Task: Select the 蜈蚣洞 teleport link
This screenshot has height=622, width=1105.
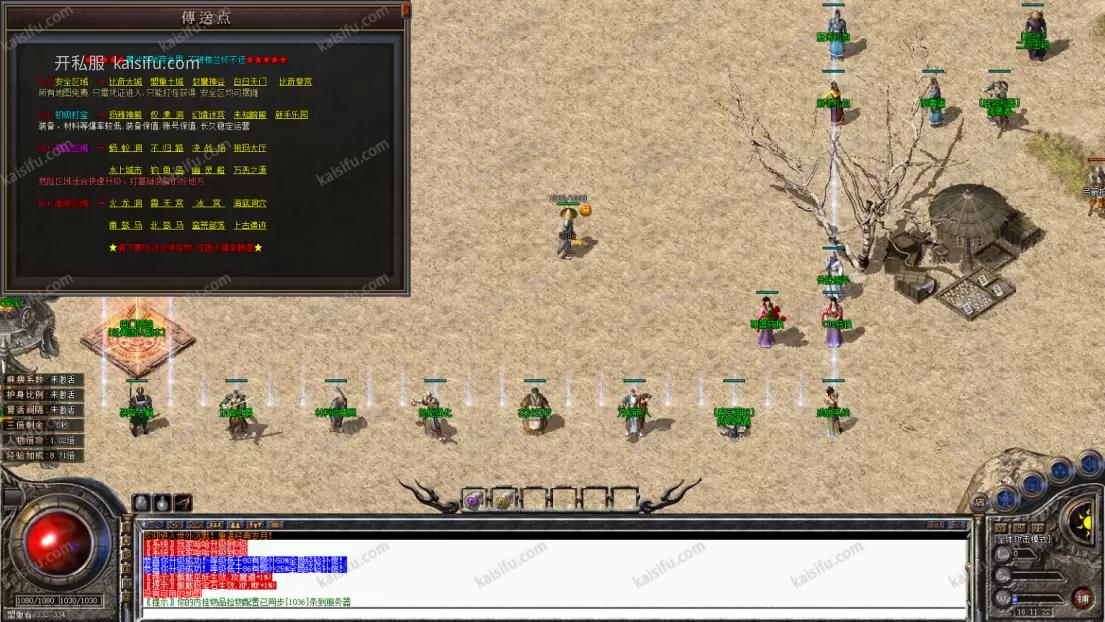Action: coord(125,148)
